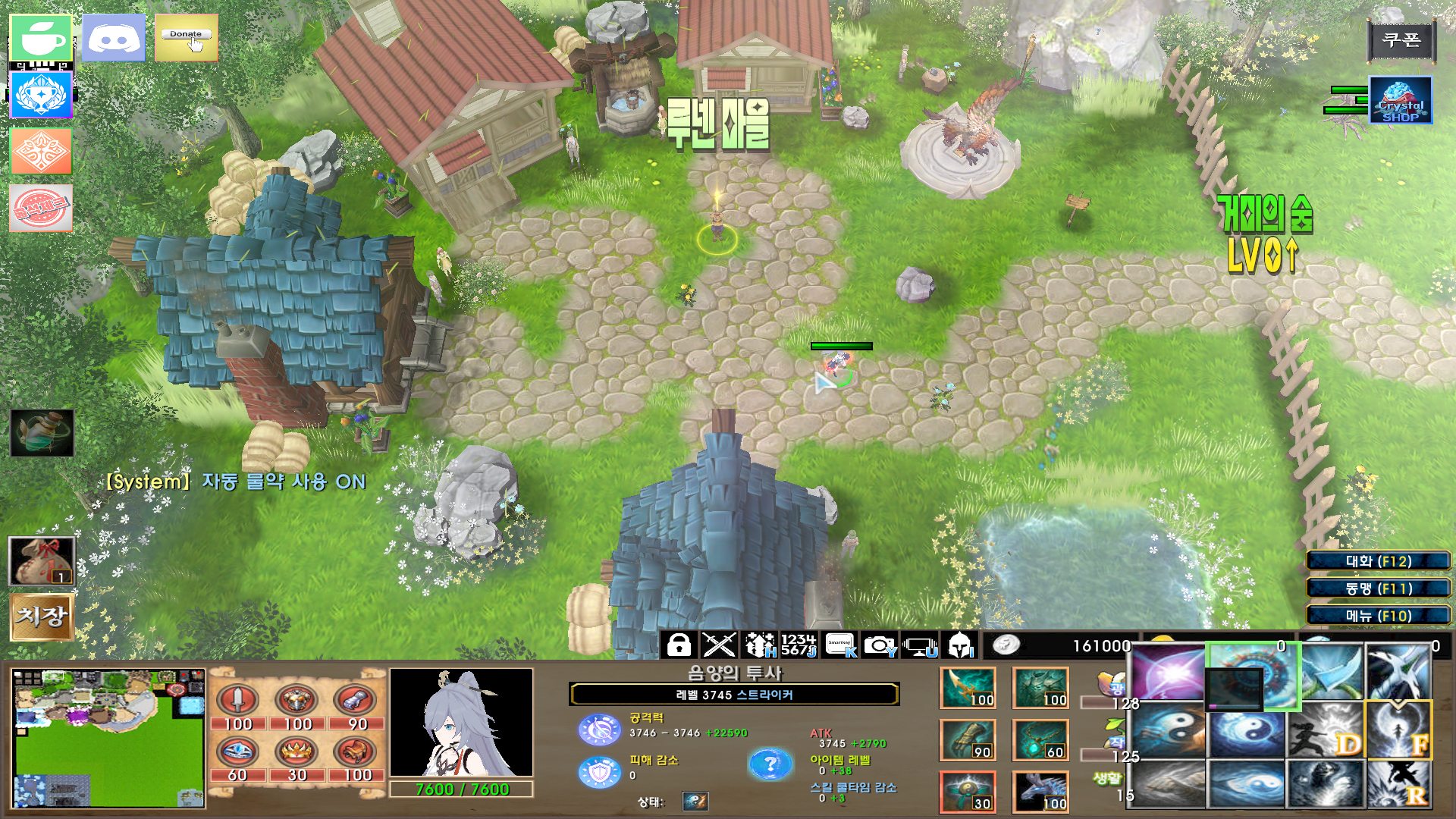The image size is (1456, 819).
Task: Click on the minimap
Action: point(108,738)
